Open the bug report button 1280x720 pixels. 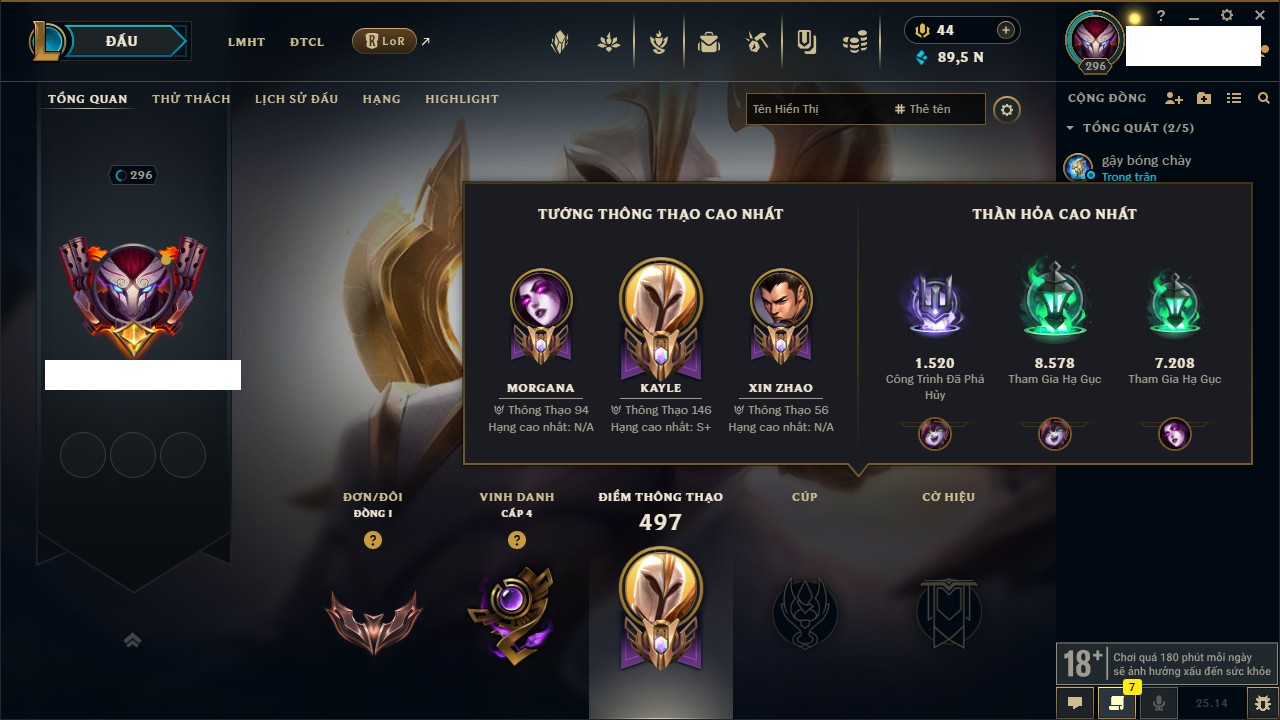tap(1262, 702)
